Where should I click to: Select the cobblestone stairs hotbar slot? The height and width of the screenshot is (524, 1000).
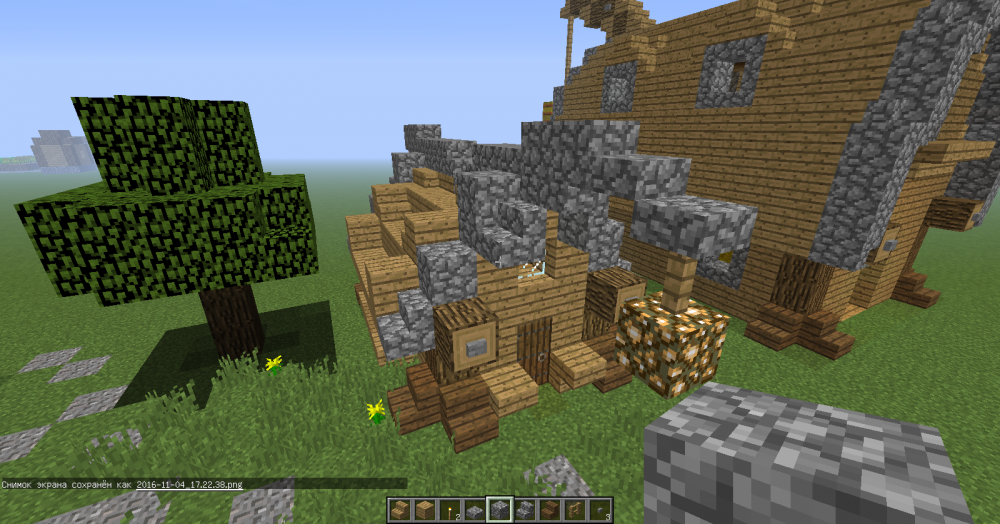pos(524,510)
